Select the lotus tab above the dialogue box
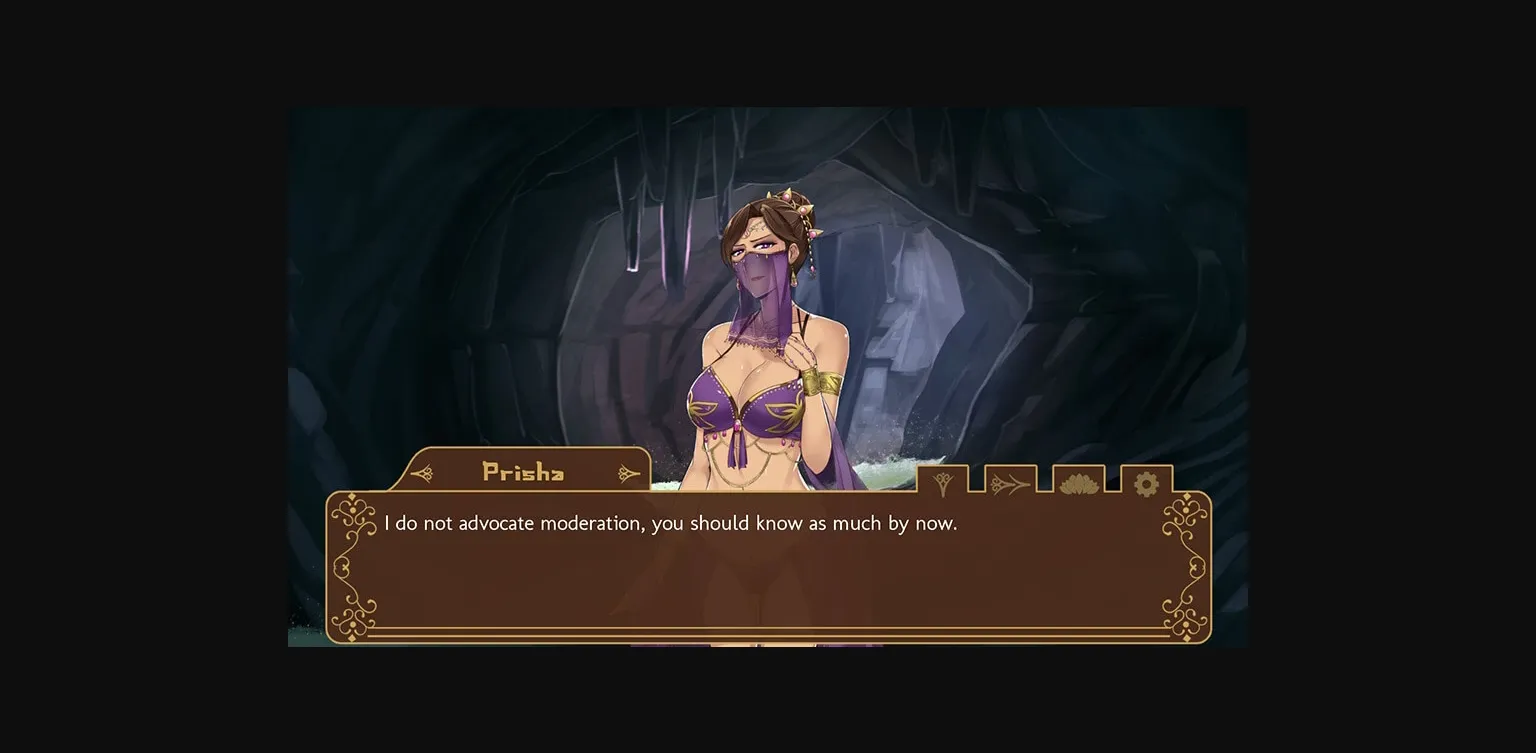Viewport: 1536px width, 753px height. tap(1077, 482)
